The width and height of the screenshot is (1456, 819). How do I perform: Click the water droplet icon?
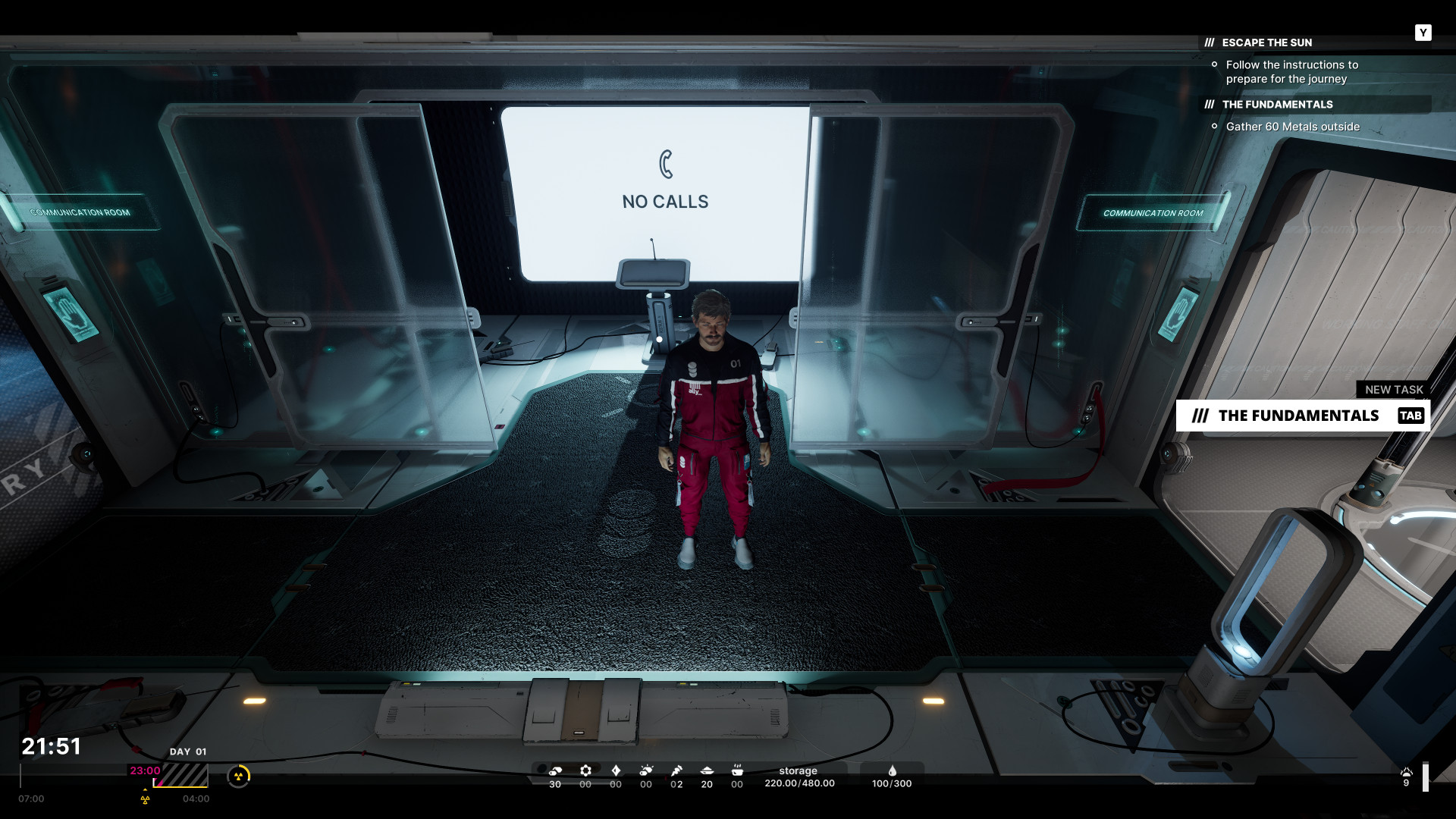[892, 770]
